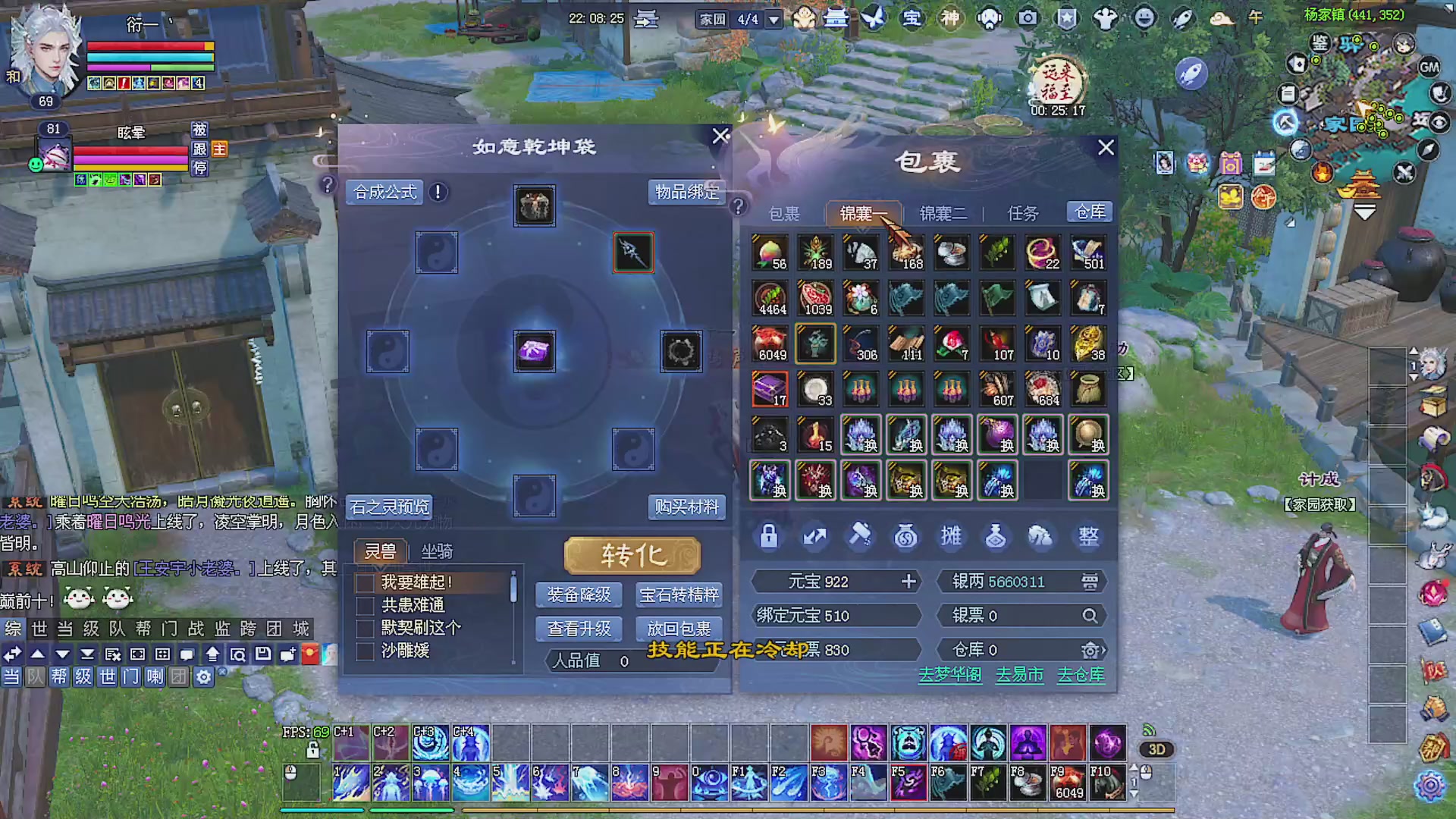Check the 沙雕媛 checkbox
This screenshot has height=819, width=1456.
click(x=364, y=651)
